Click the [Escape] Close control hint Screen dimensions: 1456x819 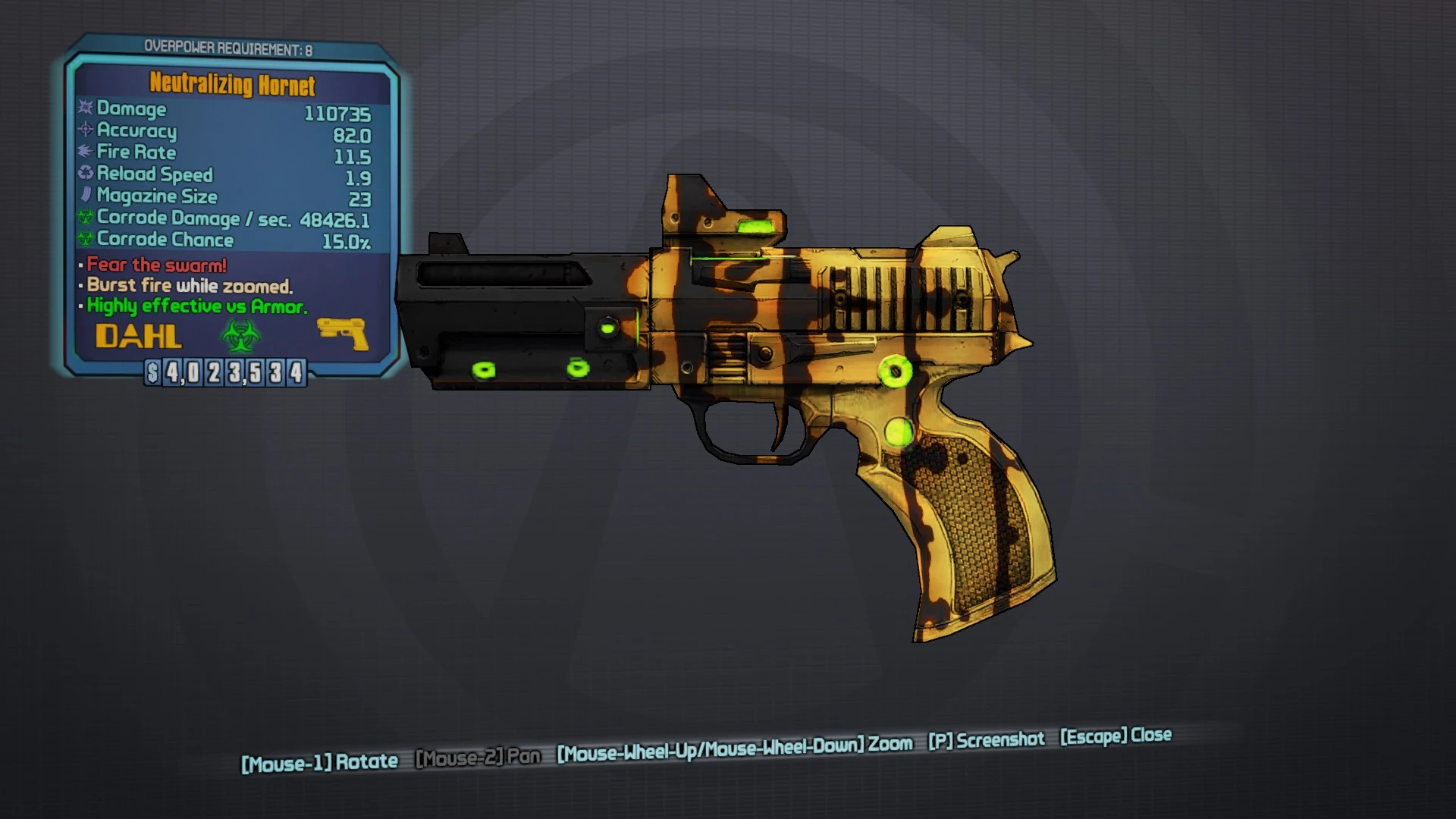pos(1115,735)
